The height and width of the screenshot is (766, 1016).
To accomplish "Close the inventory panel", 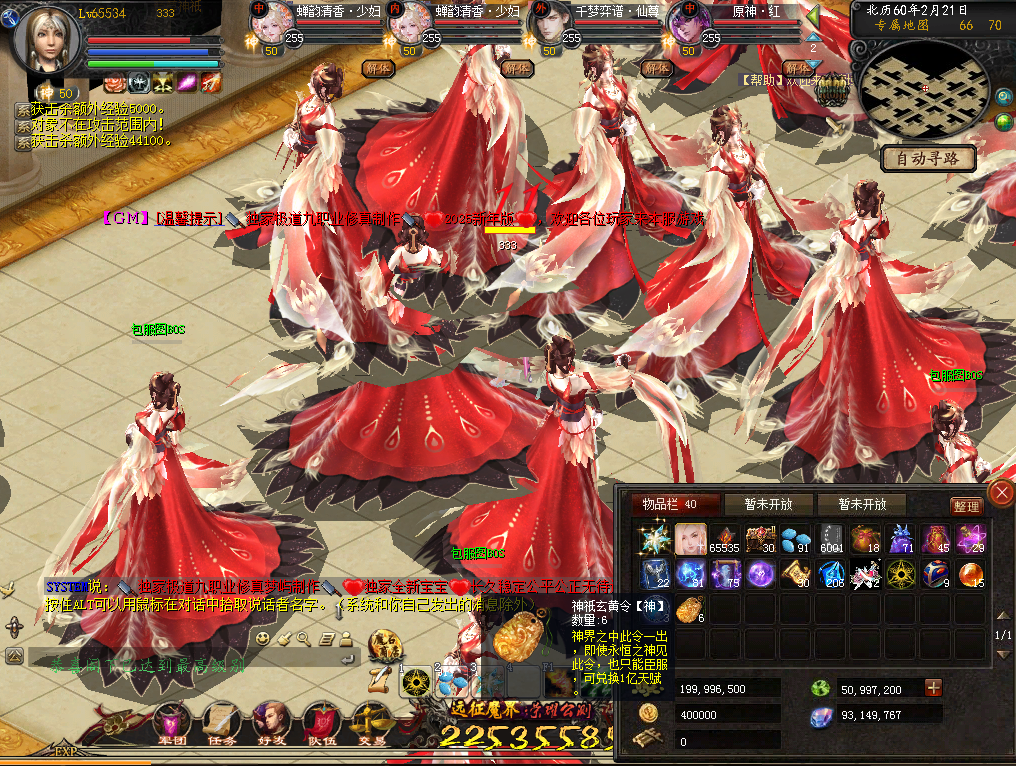I will (1000, 492).
